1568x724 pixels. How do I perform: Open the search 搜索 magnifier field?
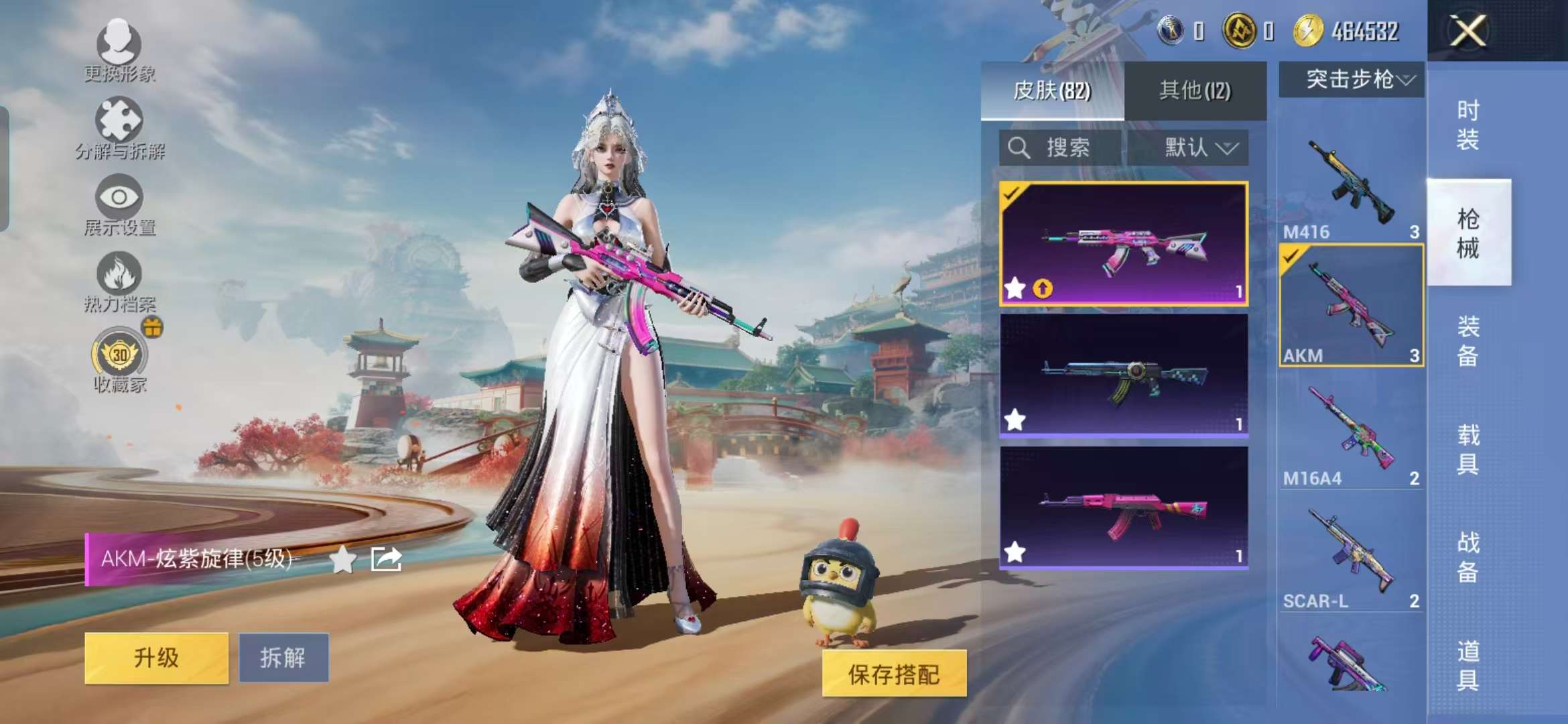click(x=1055, y=147)
